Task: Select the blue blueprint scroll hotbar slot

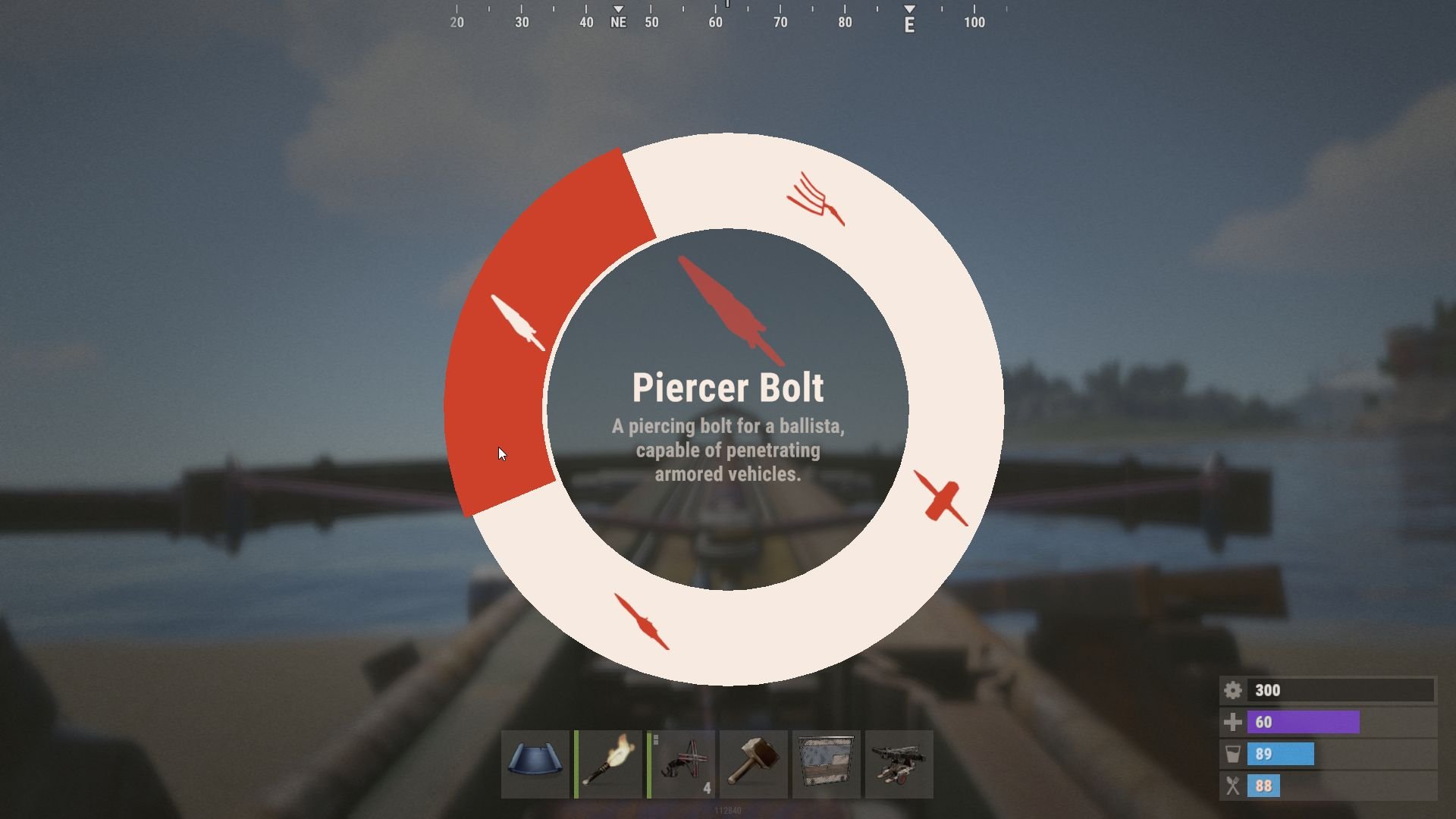Action: coord(535,764)
